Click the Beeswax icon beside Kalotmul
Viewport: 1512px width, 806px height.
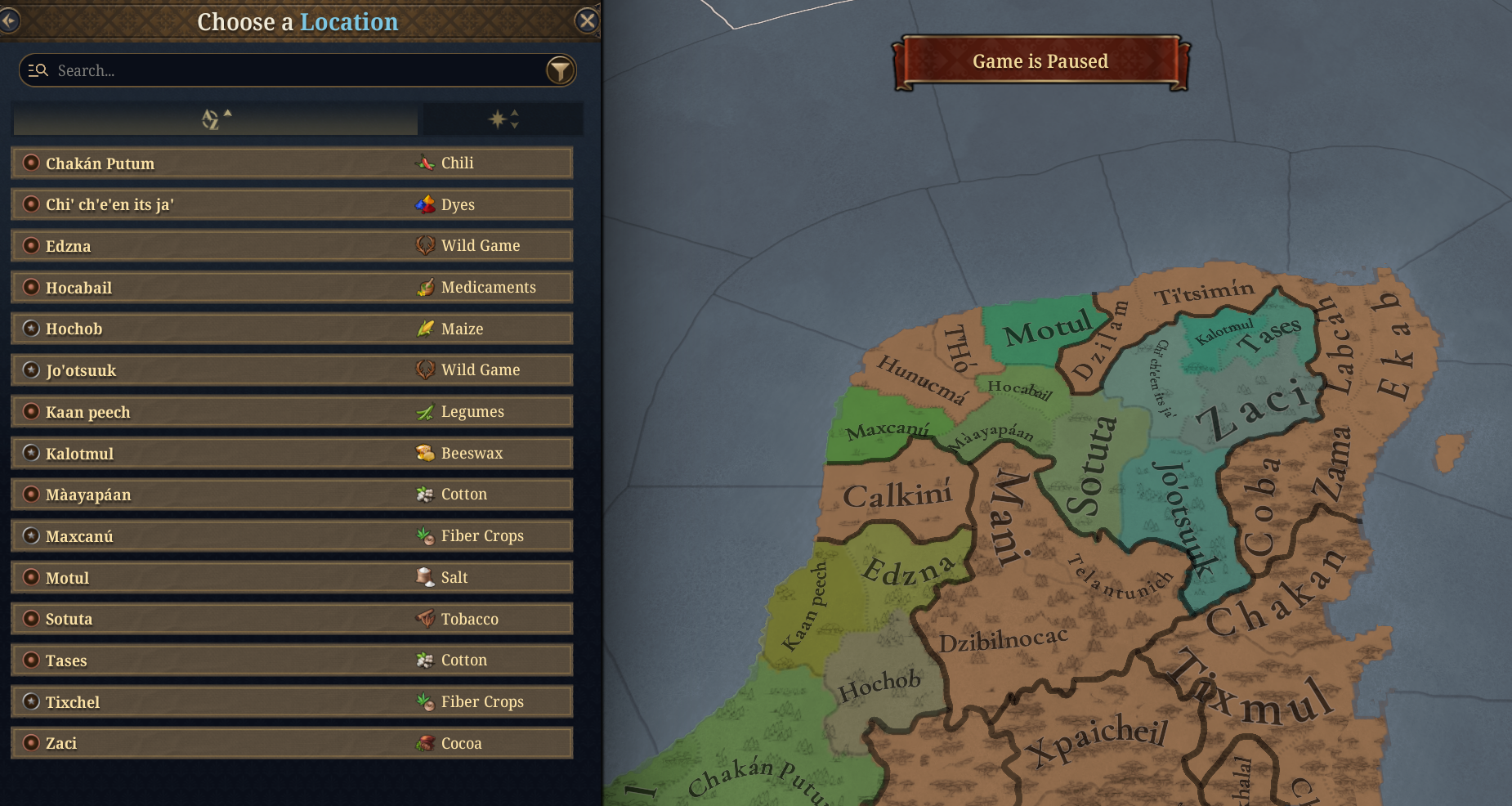tap(425, 453)
